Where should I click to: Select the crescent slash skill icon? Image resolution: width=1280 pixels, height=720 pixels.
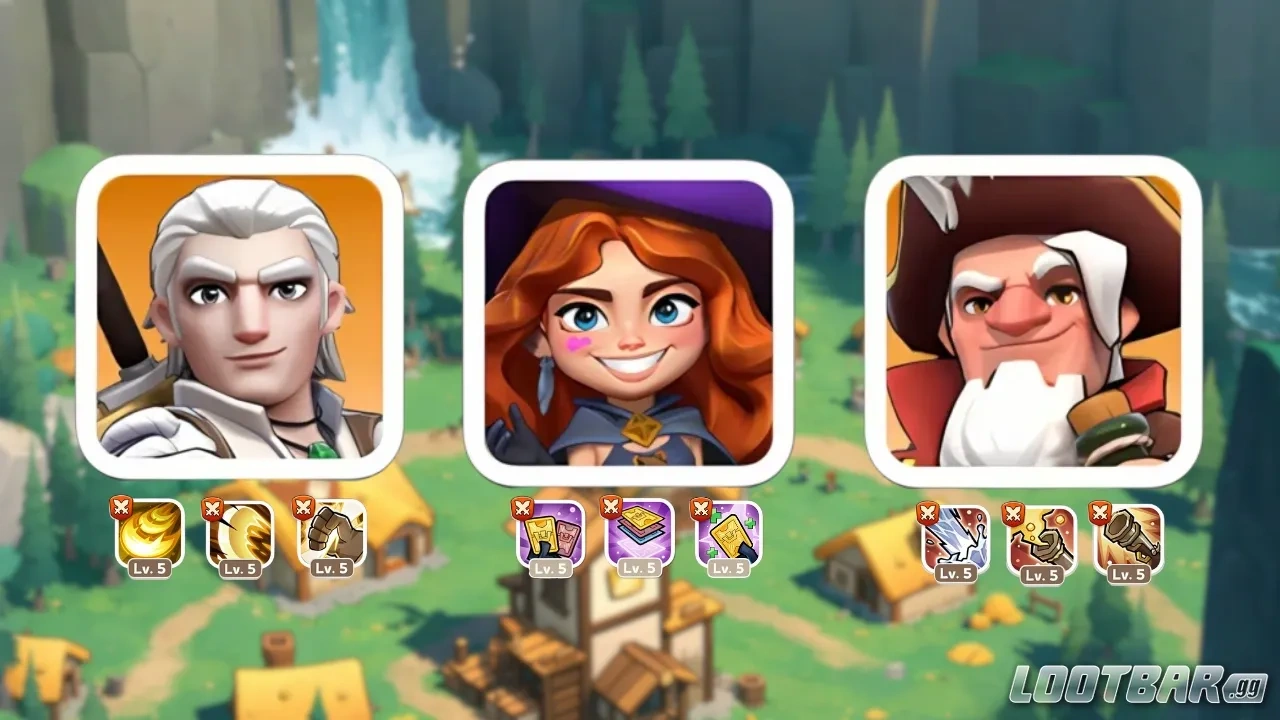pyautogui.click(x=240, y=536)
